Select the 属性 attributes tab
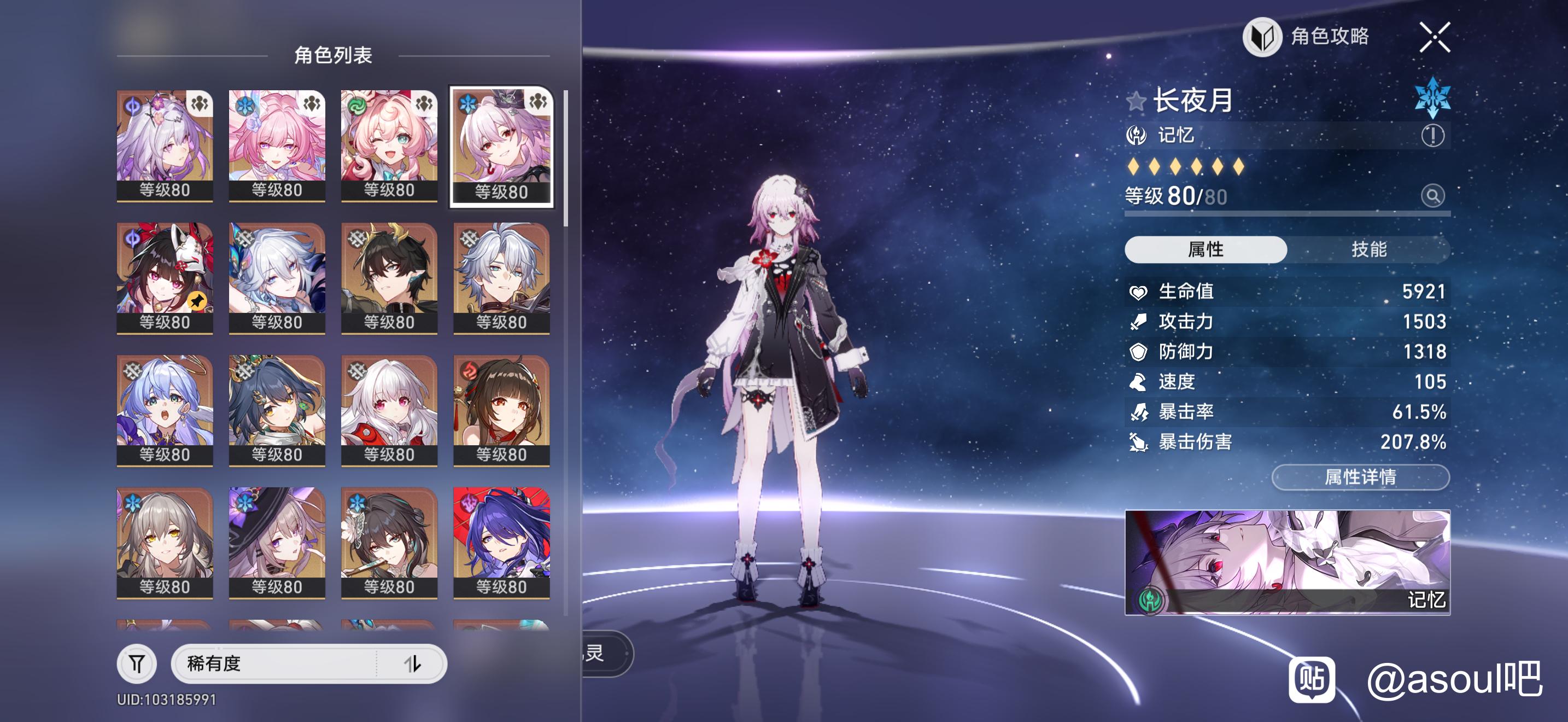 click(x=1205, y=249)
